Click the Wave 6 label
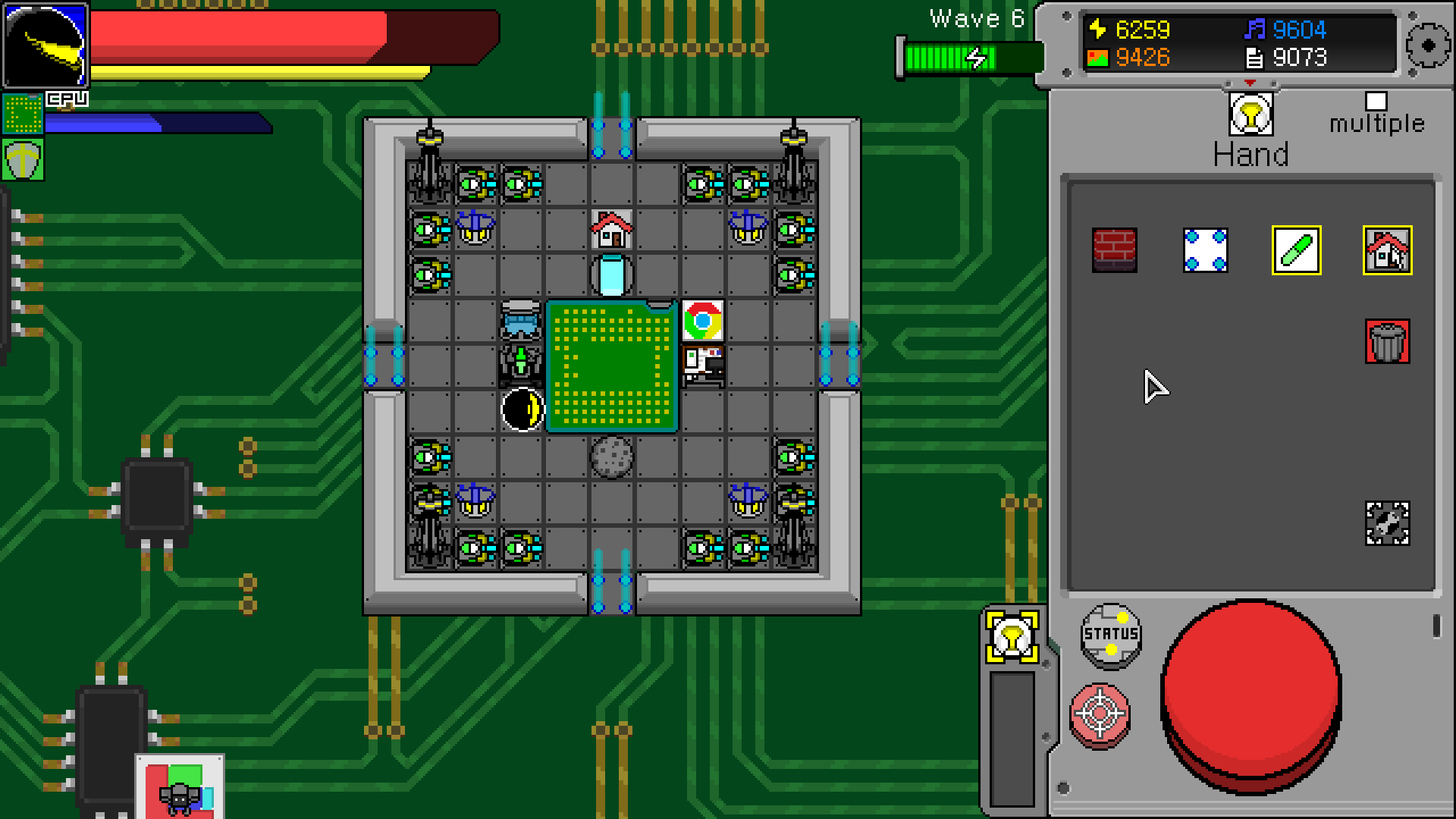Image resolution: width=1456 pixels, height=819 pixels. (977, 19)
